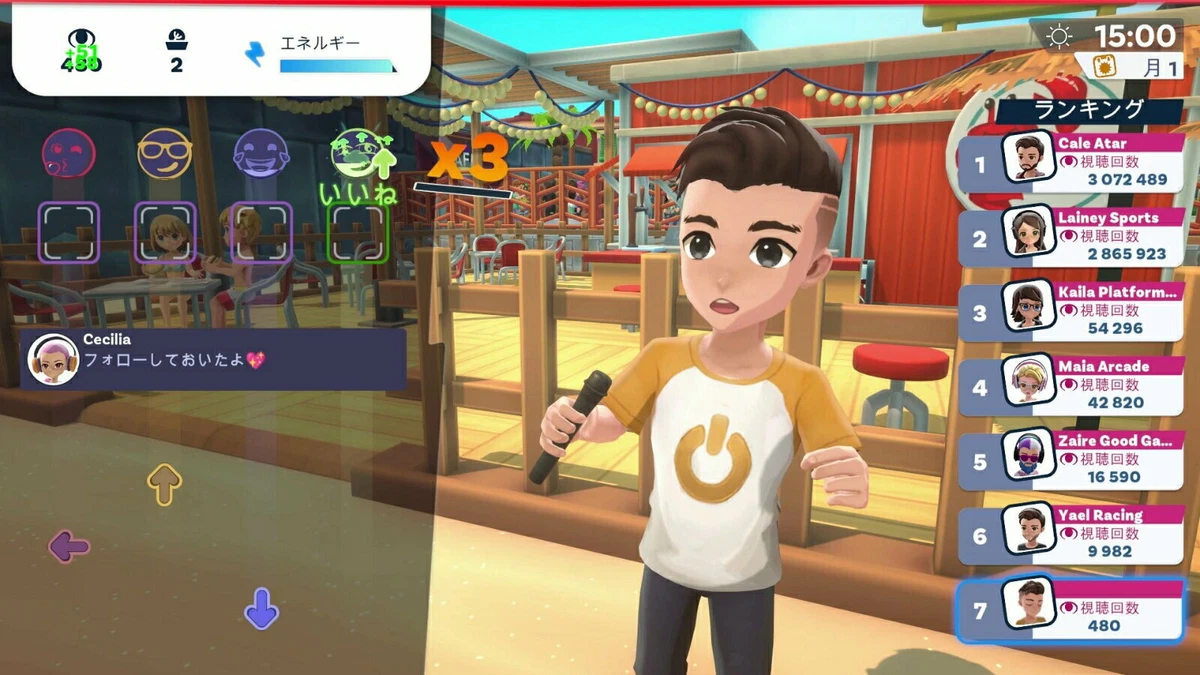The height and width of the screenshot is (675, 1200).
Task: Select Cale Atar ranking row
Action: click(1071, 163)
